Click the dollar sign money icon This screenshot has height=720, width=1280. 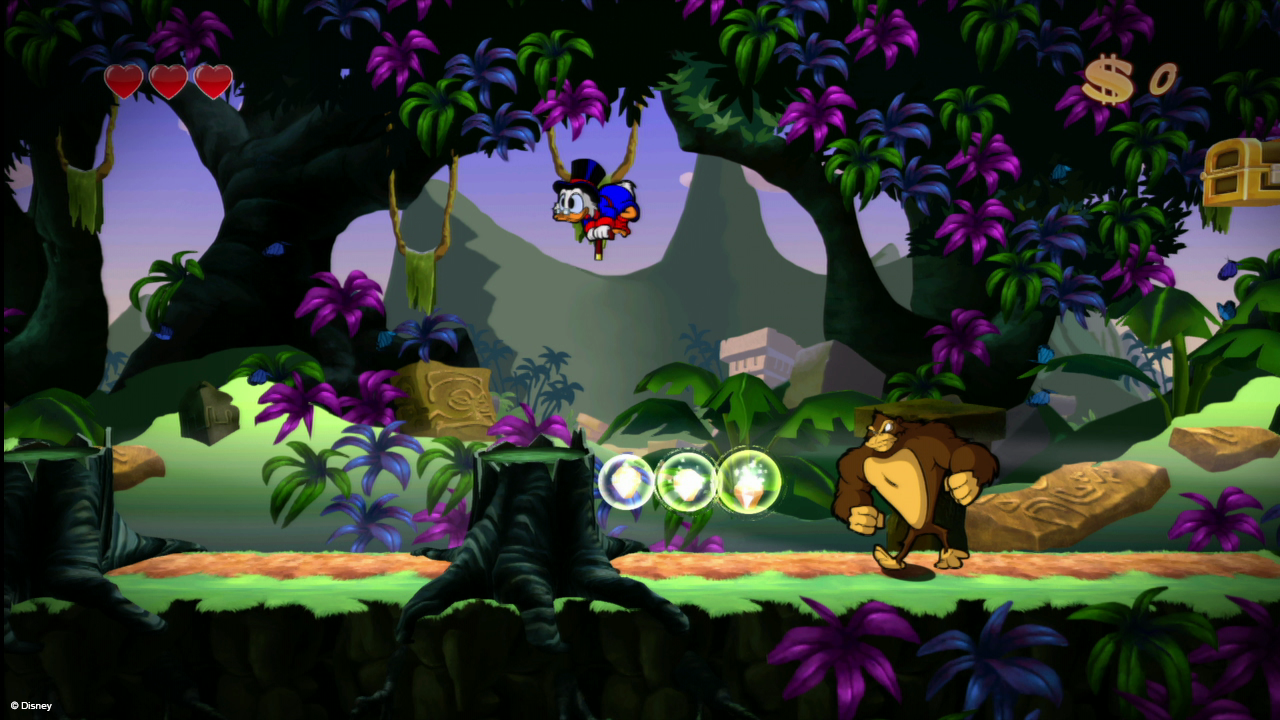pos(1106,78)
